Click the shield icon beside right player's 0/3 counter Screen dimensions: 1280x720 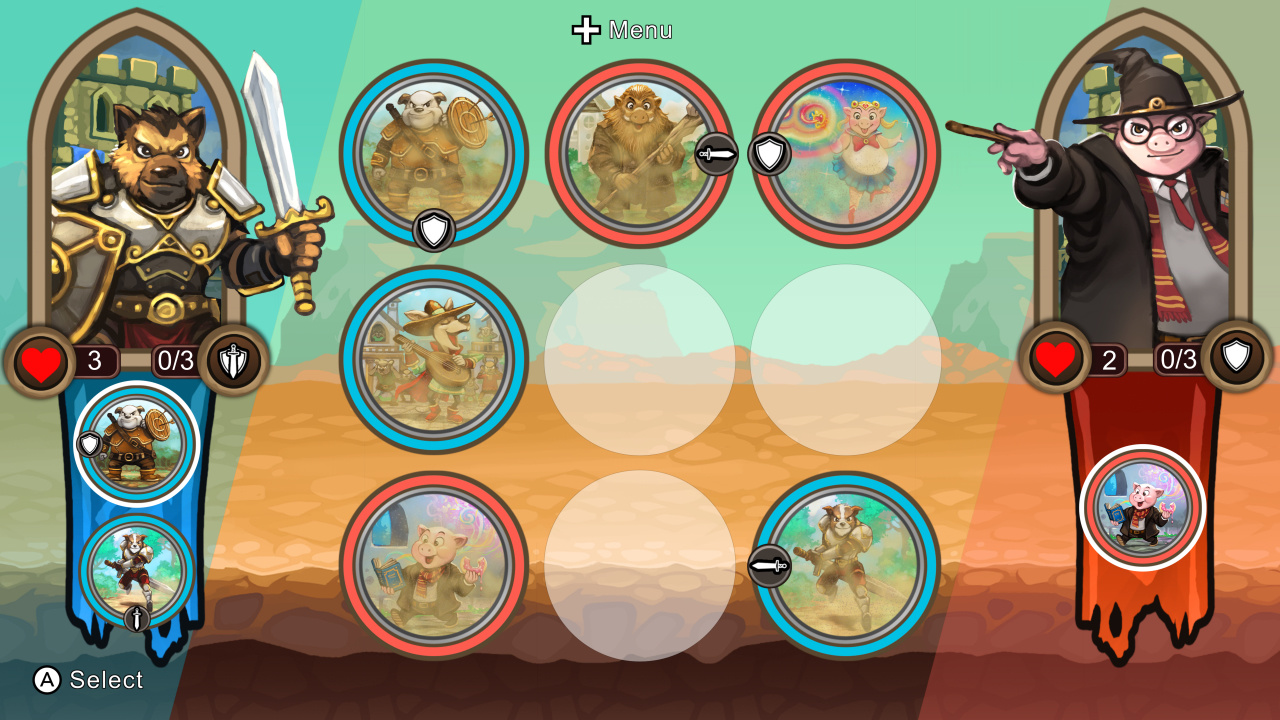1236,362
